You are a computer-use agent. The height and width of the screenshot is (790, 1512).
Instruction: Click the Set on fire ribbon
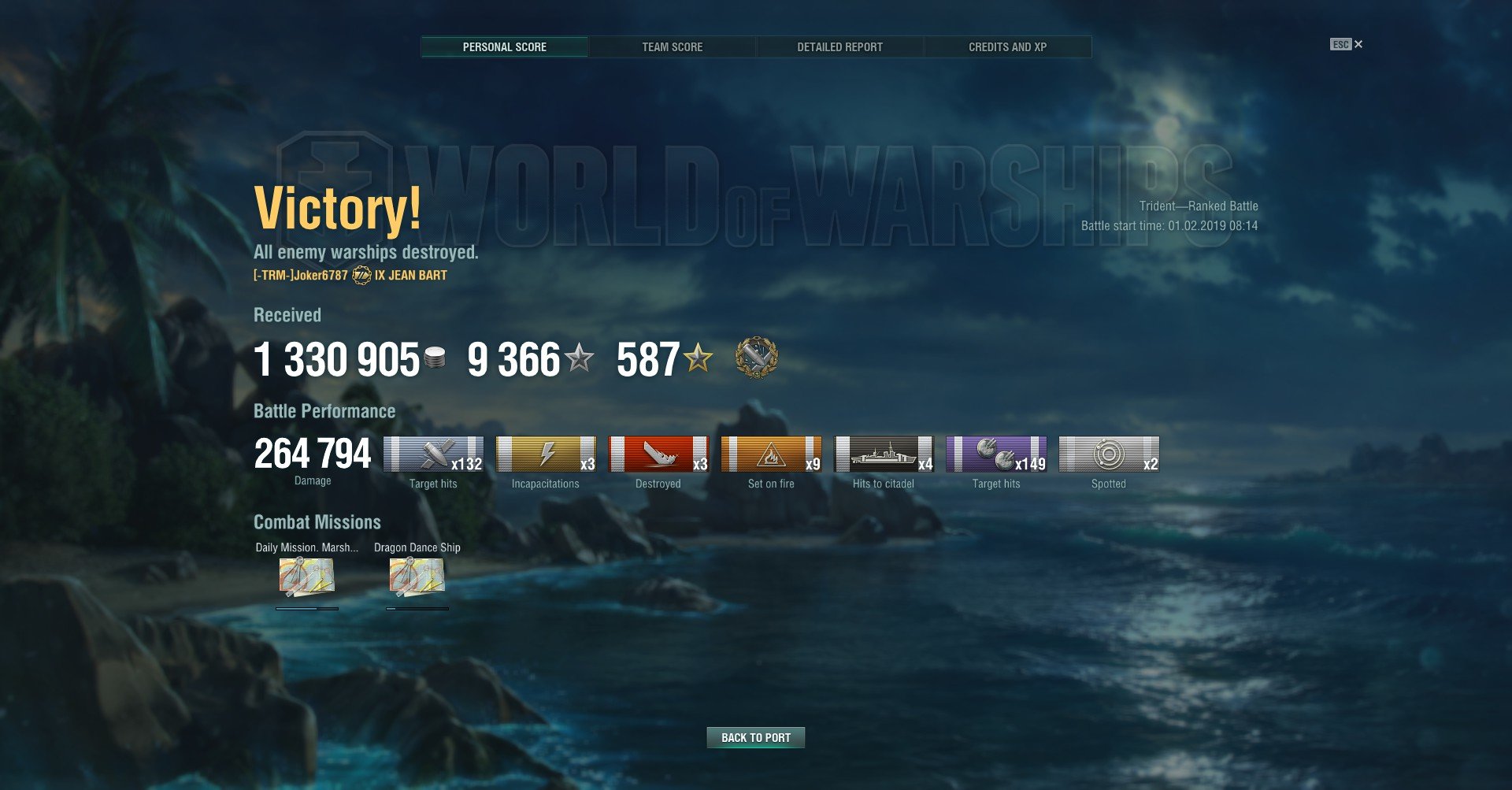pyautogui.click(x=771, y=454)
